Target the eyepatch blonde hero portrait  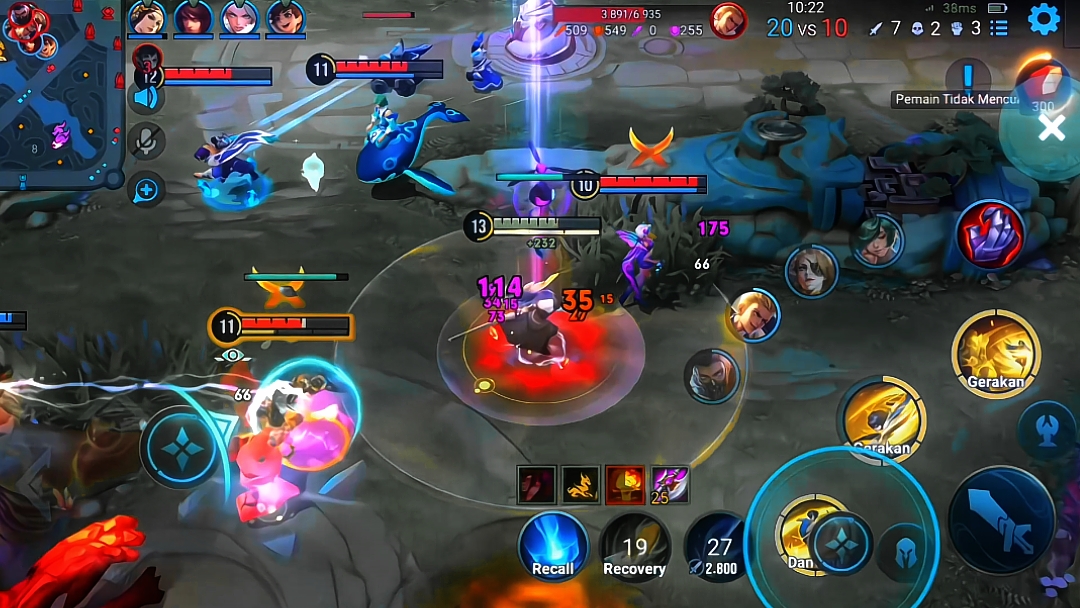[x=754, y=314]
